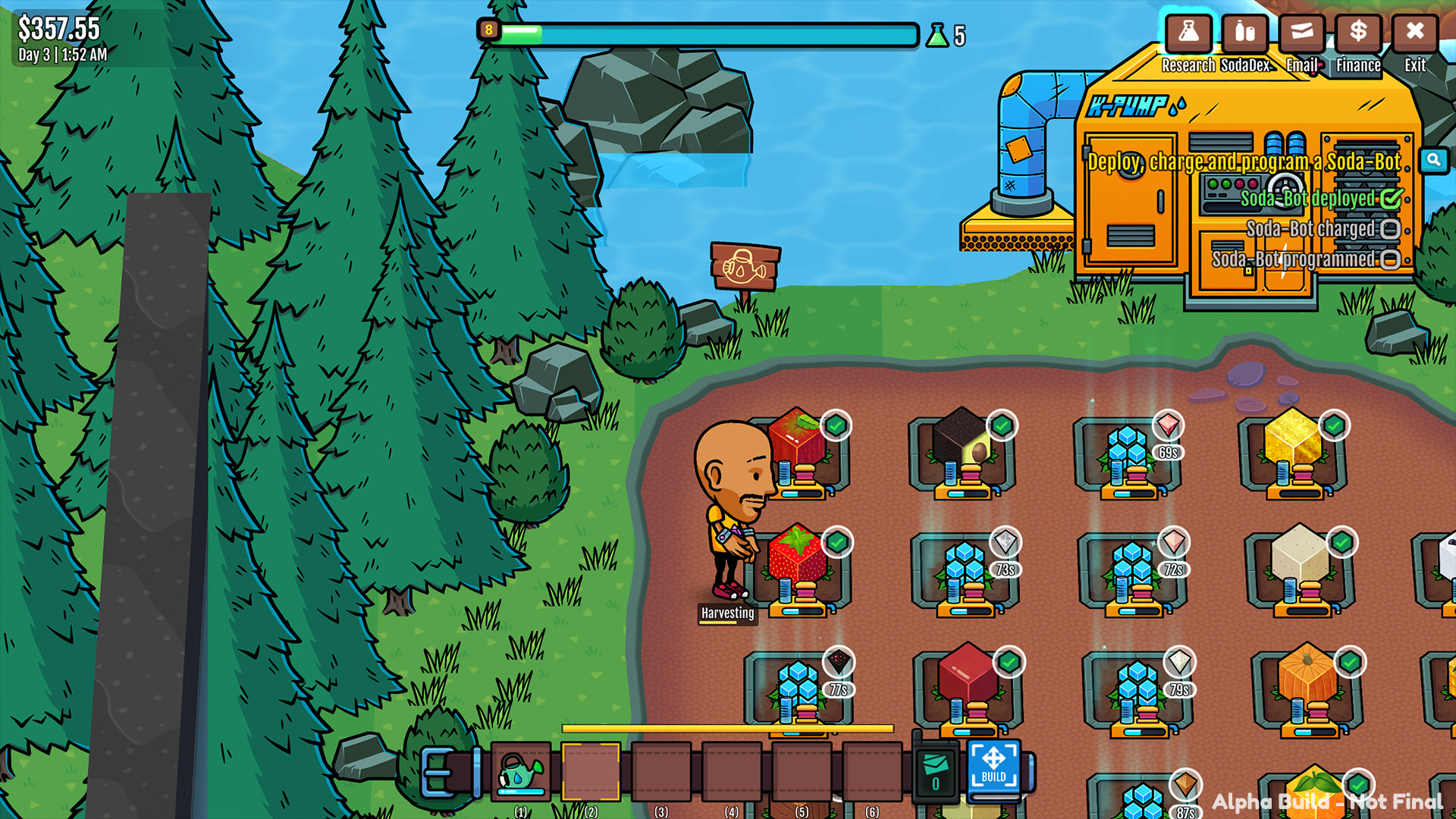
Task: Open the Research menu
Action: click(x=1189, y=33)
